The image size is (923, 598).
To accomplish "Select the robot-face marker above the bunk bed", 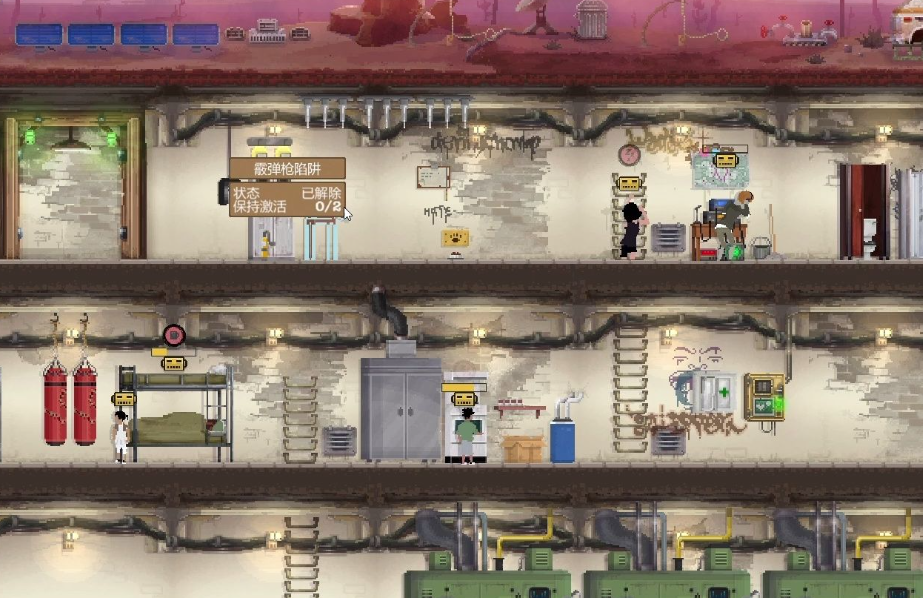I will point(175,364).
